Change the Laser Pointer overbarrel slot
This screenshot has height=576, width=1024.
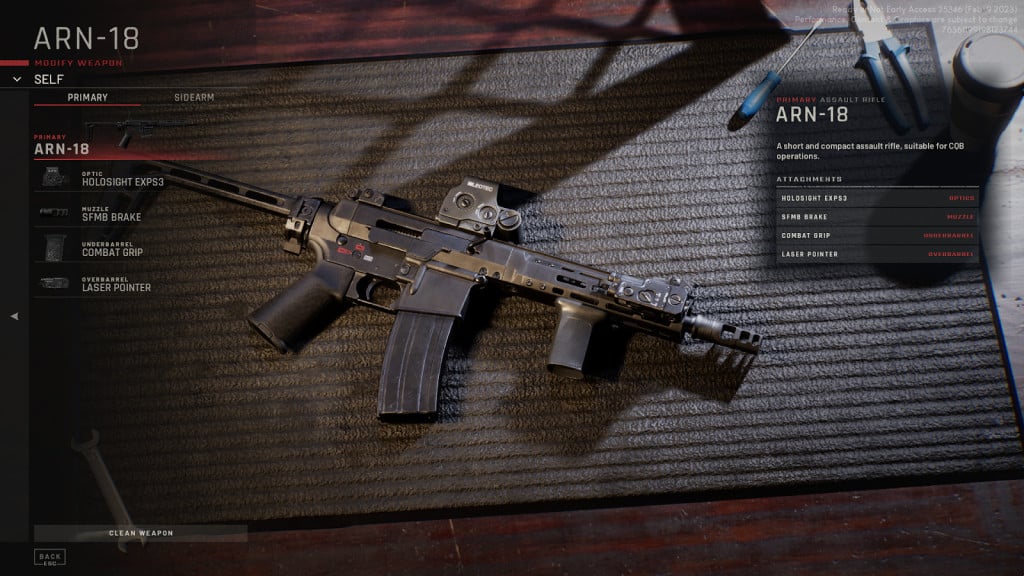click(116, 285)
